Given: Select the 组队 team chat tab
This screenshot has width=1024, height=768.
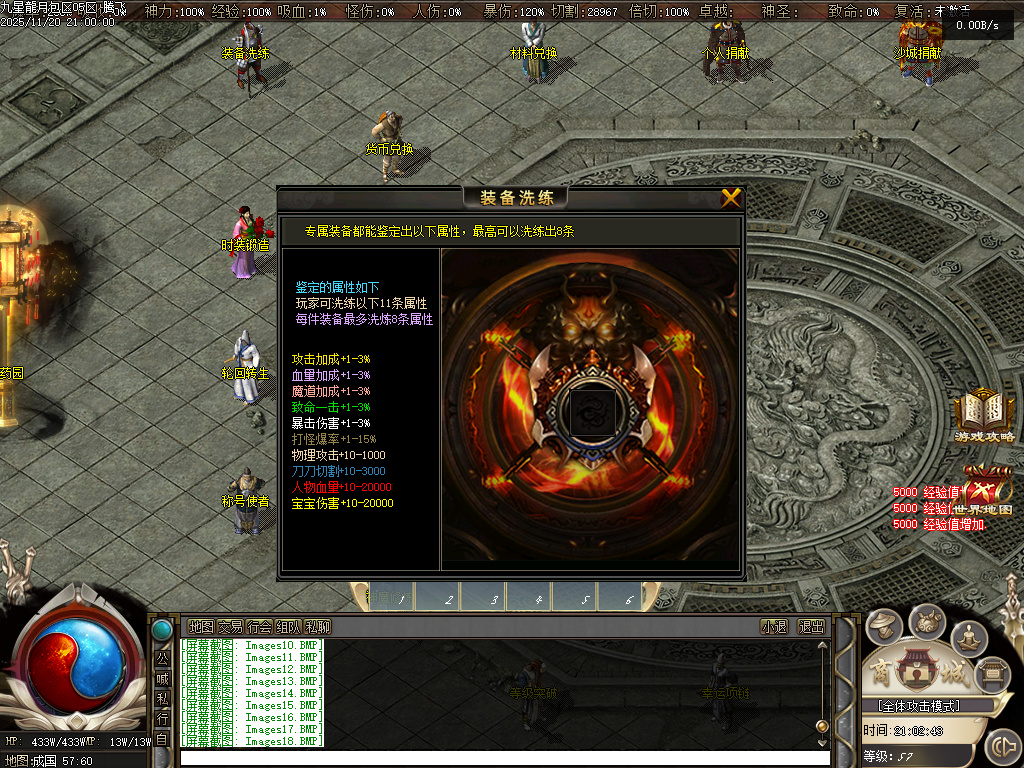Looking at the screenshot, I should [x=288, y=627].
